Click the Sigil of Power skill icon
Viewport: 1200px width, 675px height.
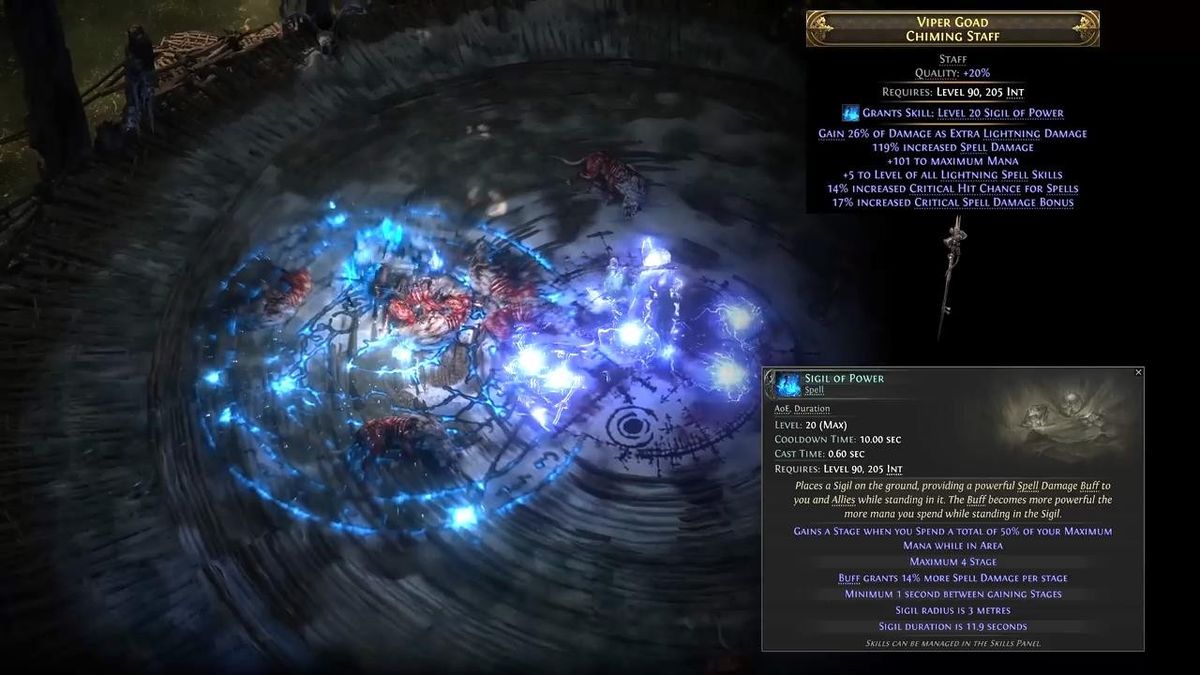click(789, 384)
